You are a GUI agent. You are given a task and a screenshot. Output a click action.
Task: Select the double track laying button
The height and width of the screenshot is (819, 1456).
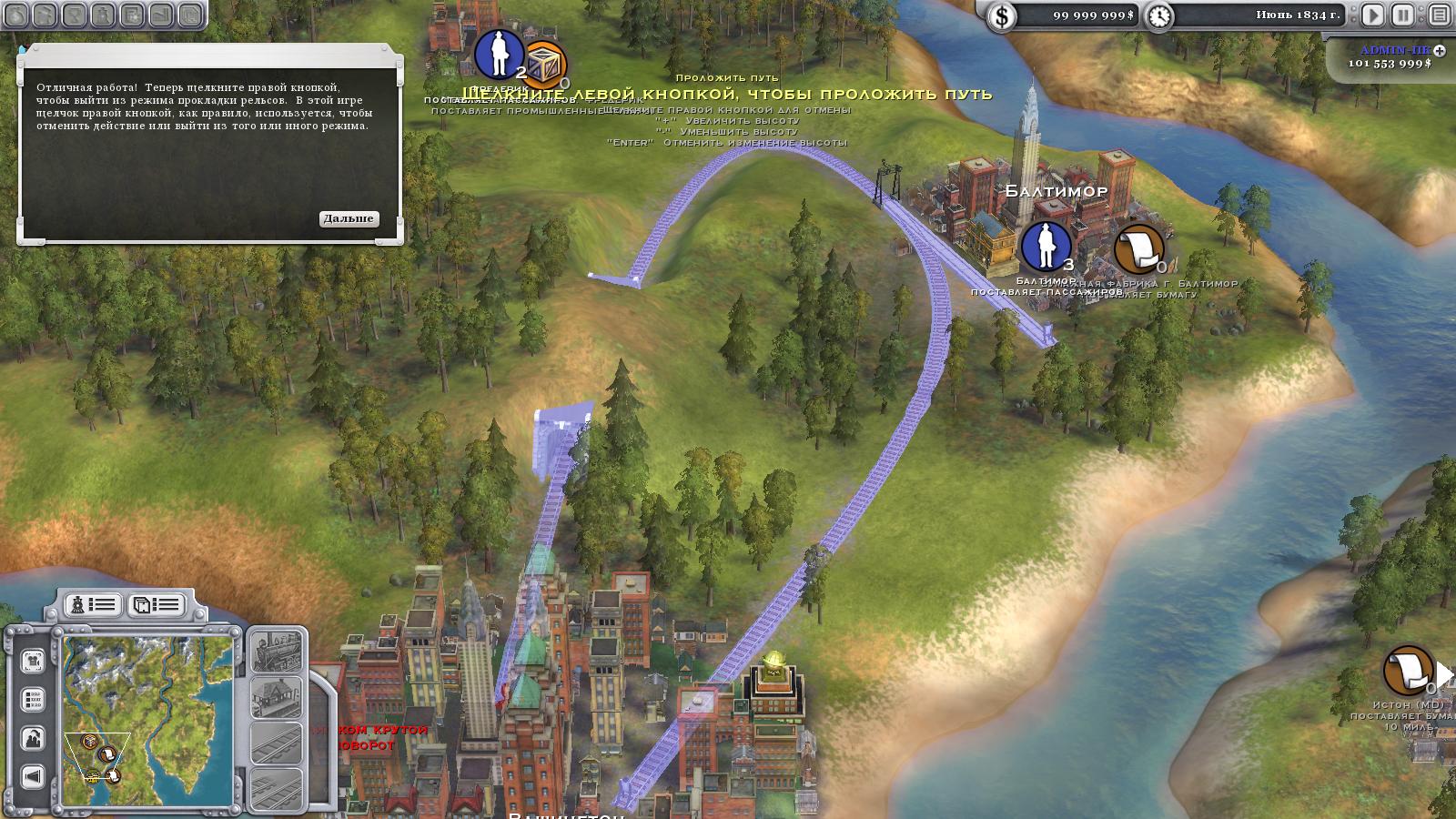point(276,788)
